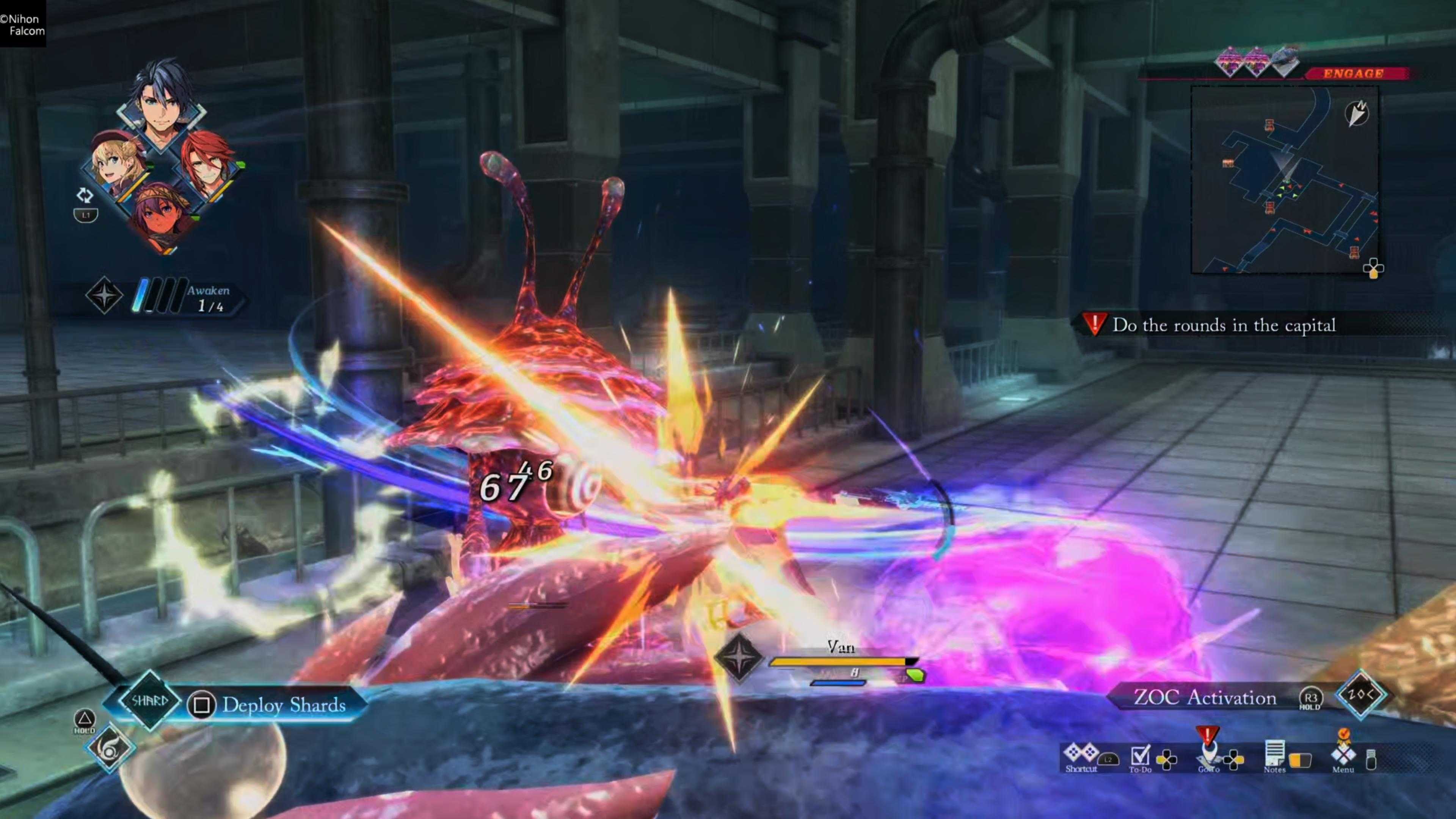
Task: Click the compass arrow on the minimap
Action: click(1357, 113)
